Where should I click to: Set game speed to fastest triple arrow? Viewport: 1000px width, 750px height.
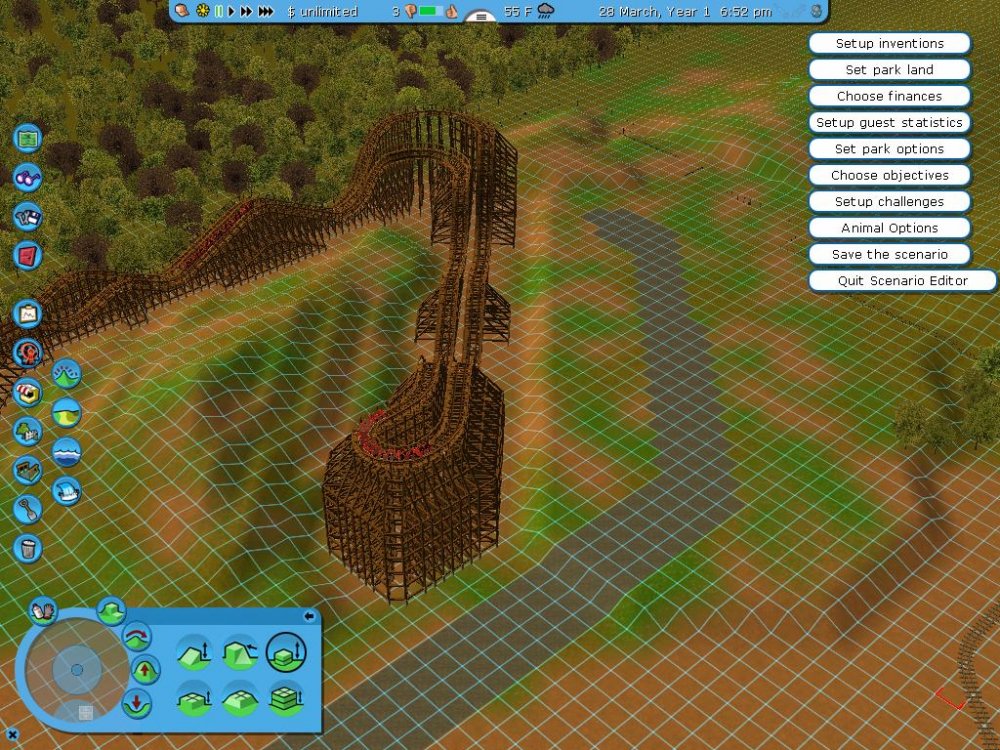coord(265,12)
